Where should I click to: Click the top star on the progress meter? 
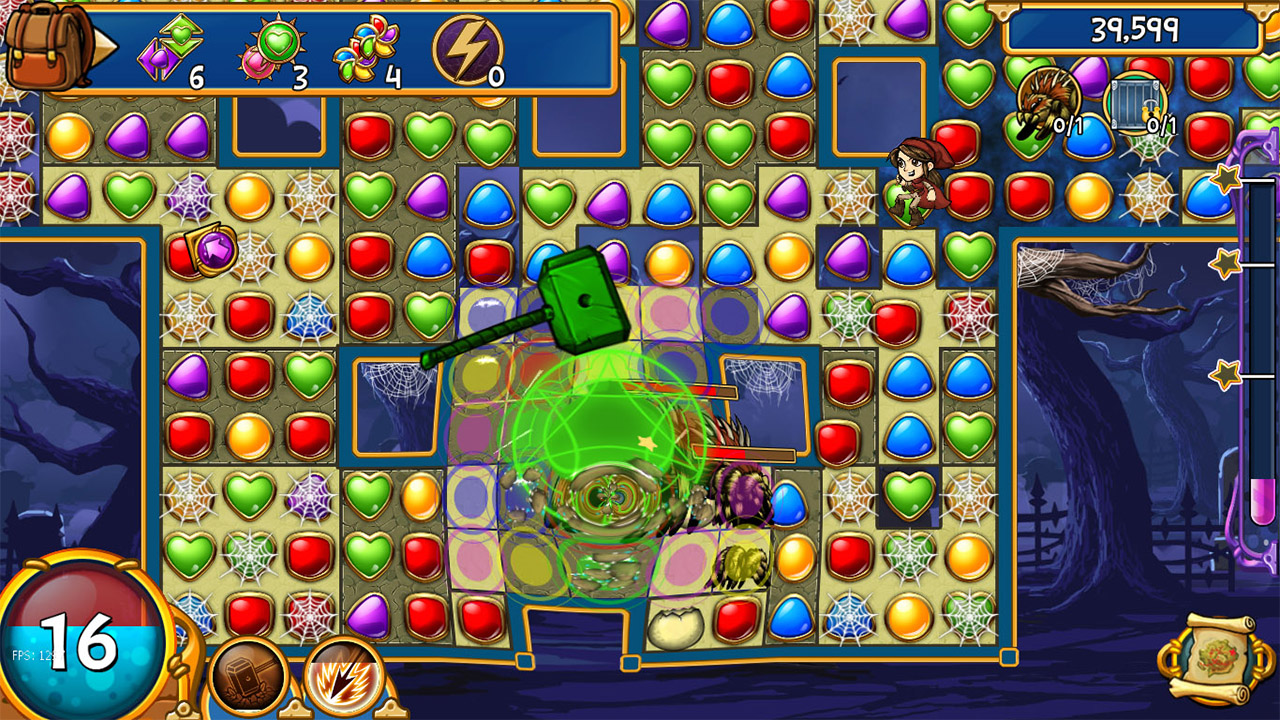click(1226, 178)
